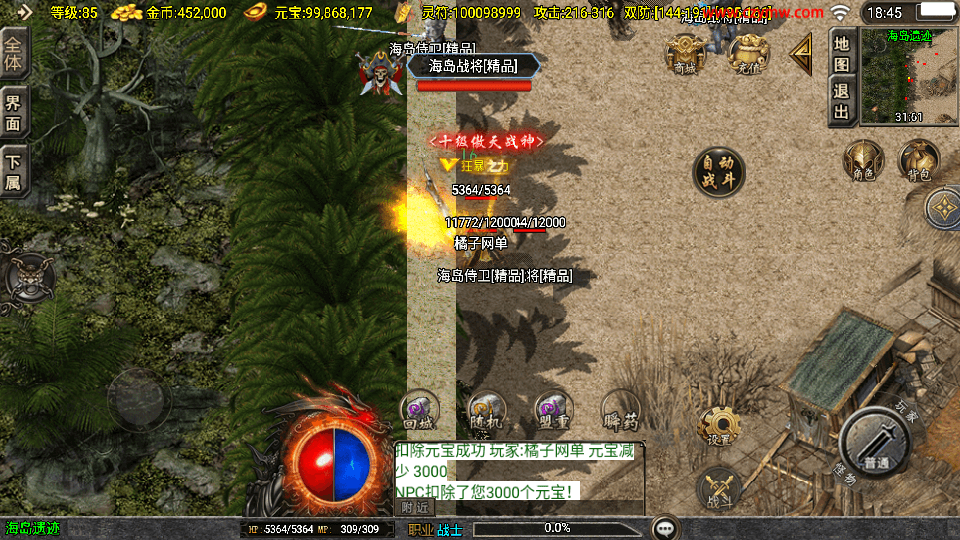Tap the 战斗 crossed swords button
Viewport: 960px width, 540px height.
point(719,486)
